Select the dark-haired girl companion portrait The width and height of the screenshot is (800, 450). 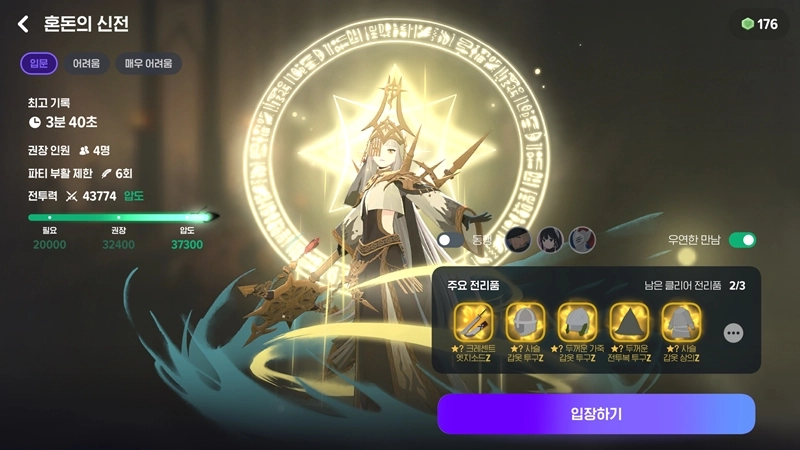[x=549, y=240]
